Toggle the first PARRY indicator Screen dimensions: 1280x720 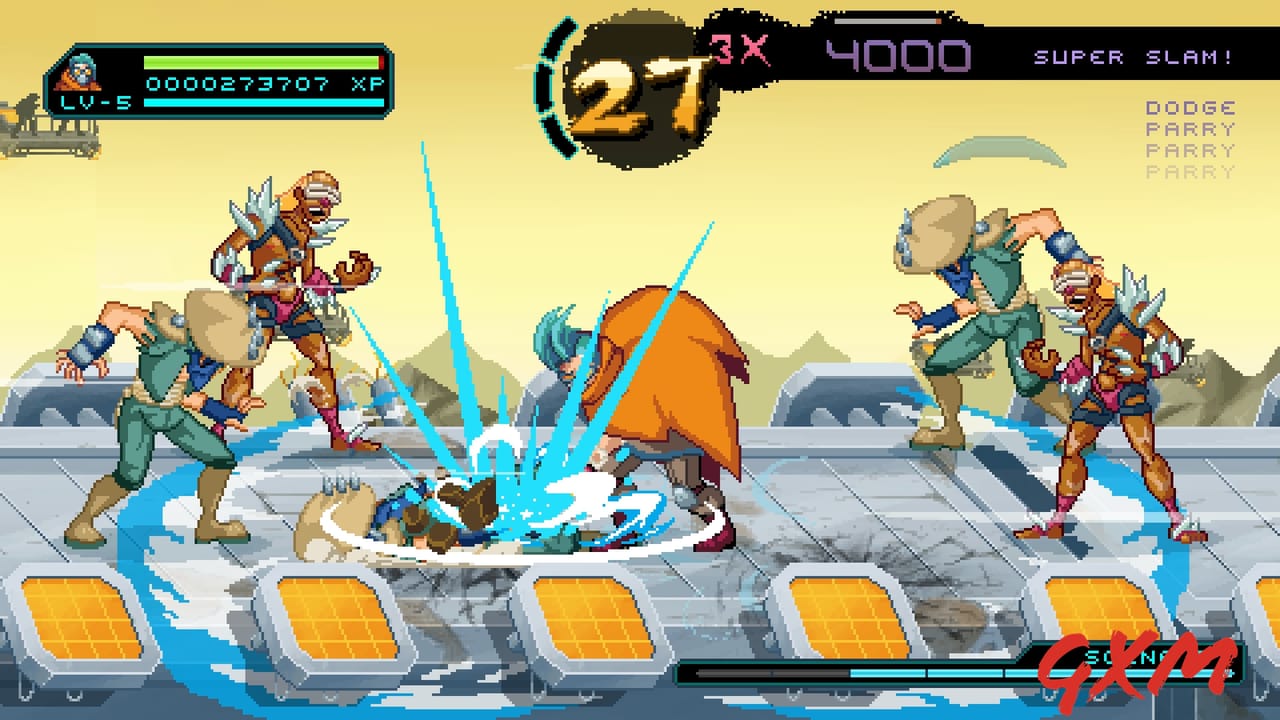tap(1191, 128)
